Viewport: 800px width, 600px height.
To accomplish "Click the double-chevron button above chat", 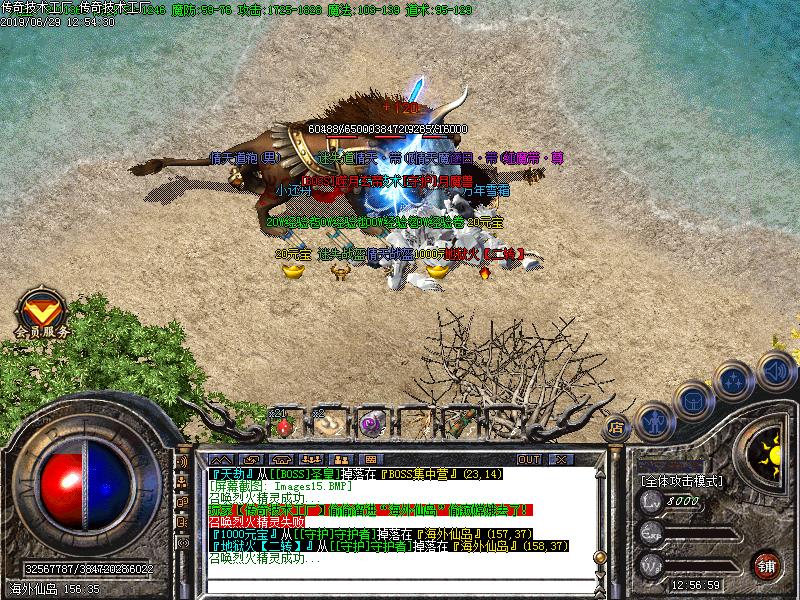I will pyautogui.click(x=220, y=459).
